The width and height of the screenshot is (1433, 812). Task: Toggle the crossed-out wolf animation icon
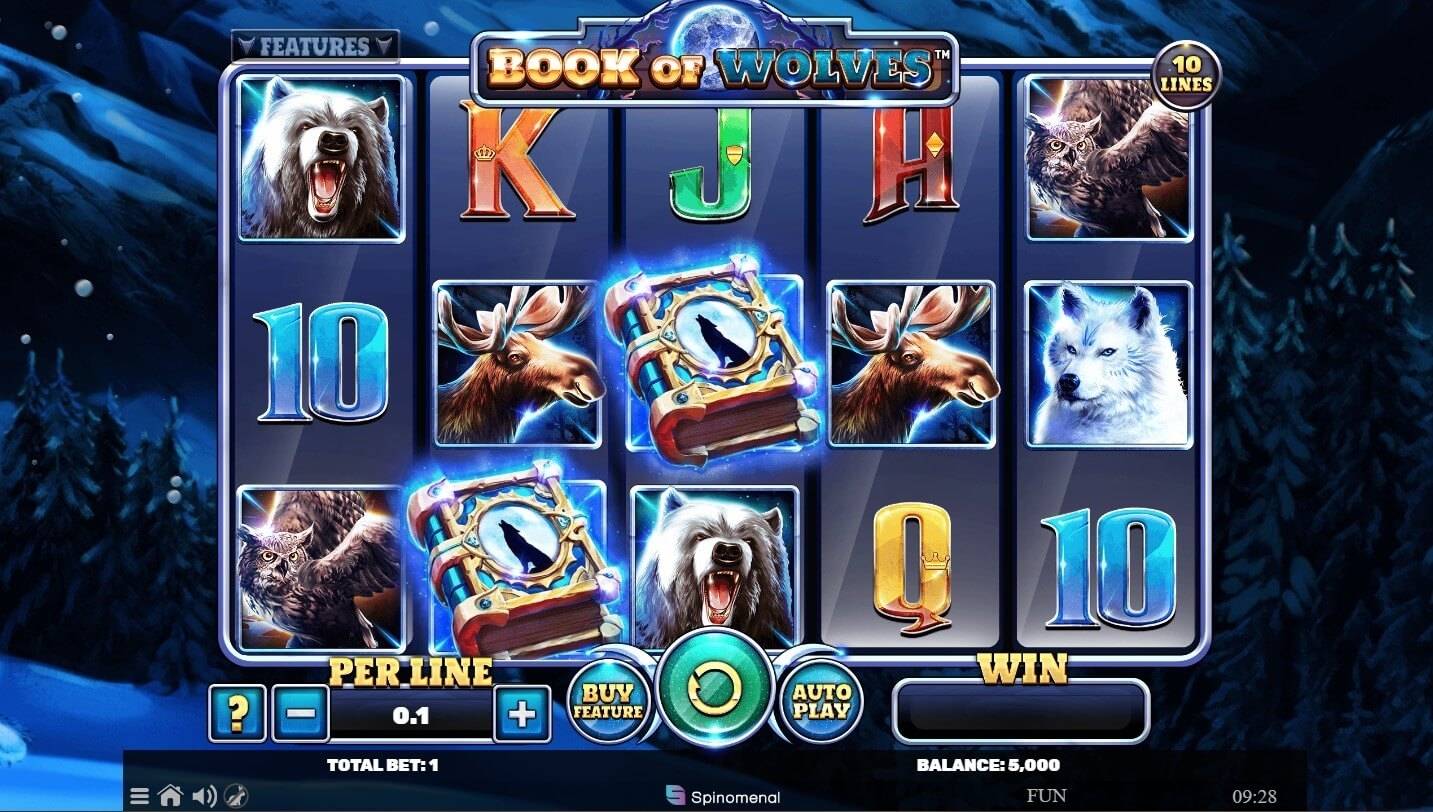point(236,797)
